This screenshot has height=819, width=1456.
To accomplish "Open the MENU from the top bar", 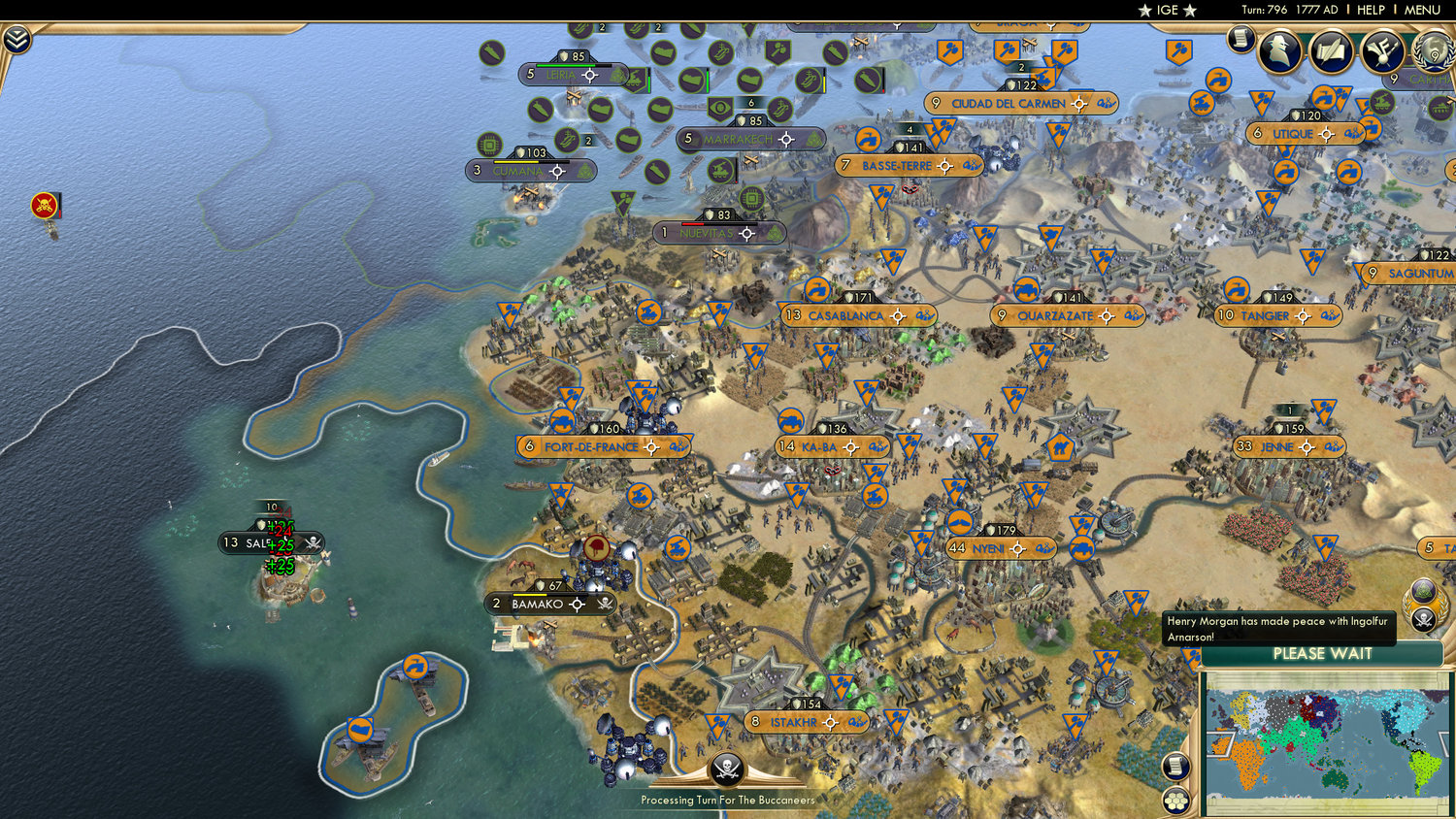I will (x=1421, y=11).
